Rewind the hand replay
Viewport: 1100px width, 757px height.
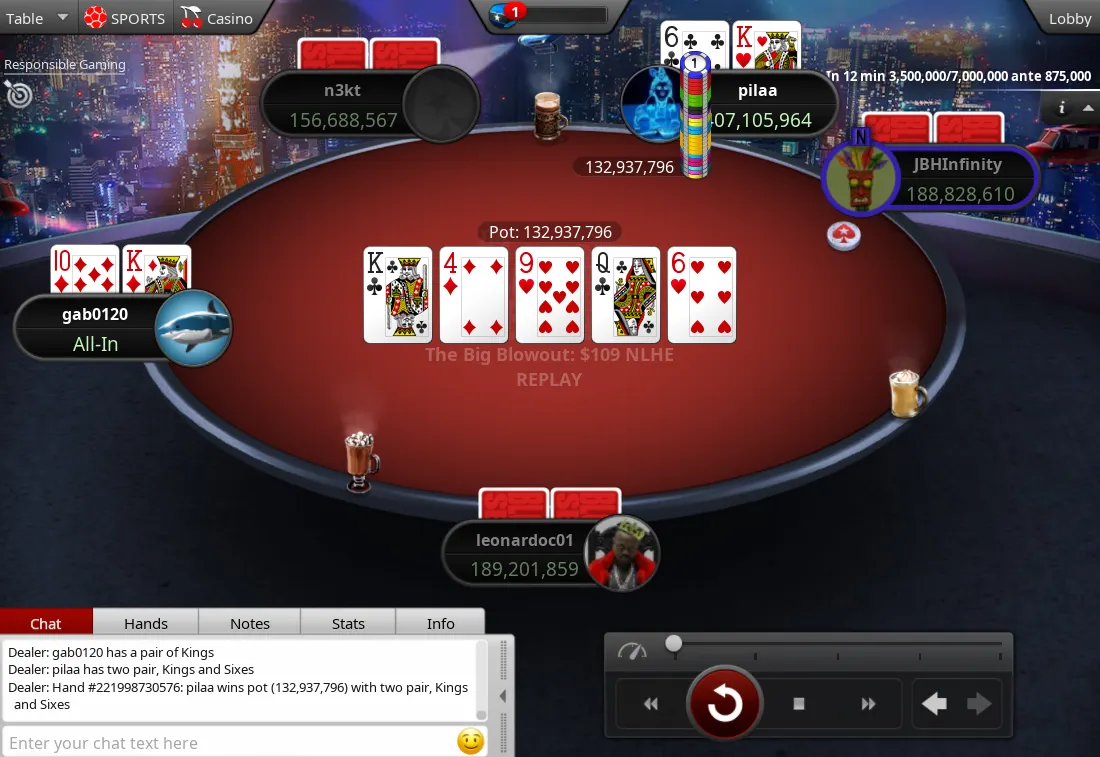click(x=651, y=704)
